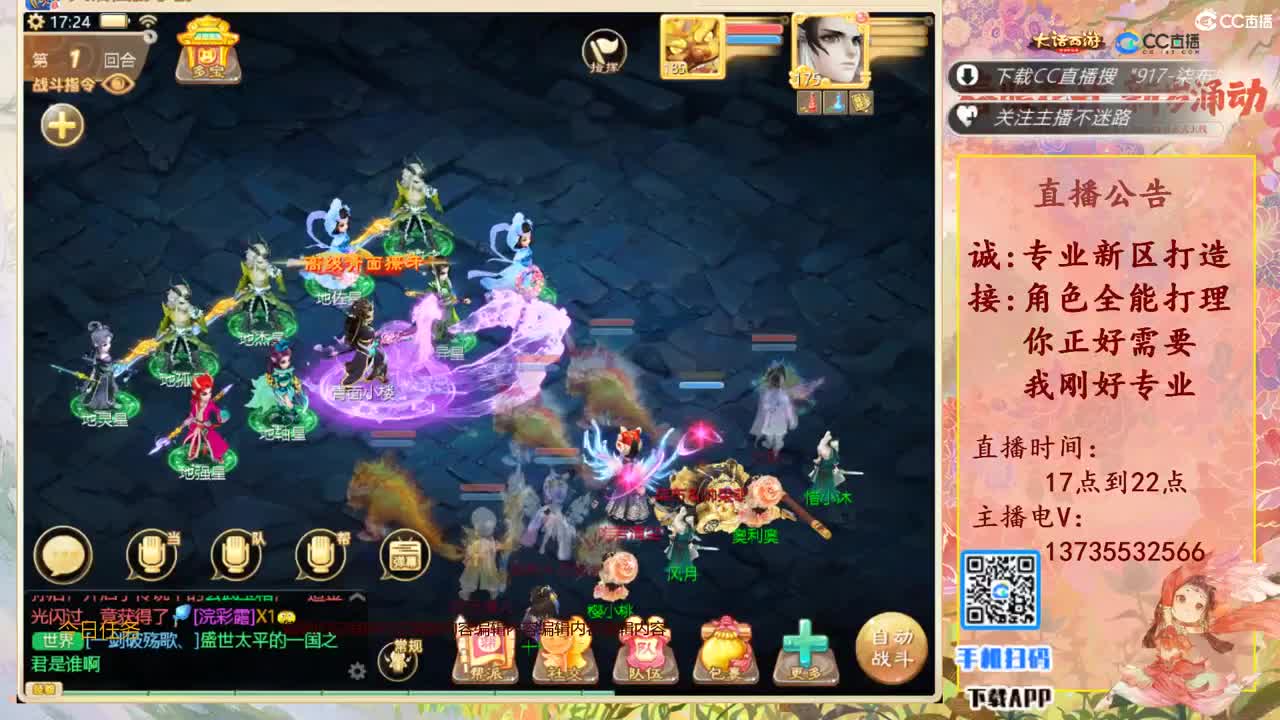The height and width of the screenshot is (720, 1280).
Task: Click the red HP bar of the hero
Action: pos(755,28)
